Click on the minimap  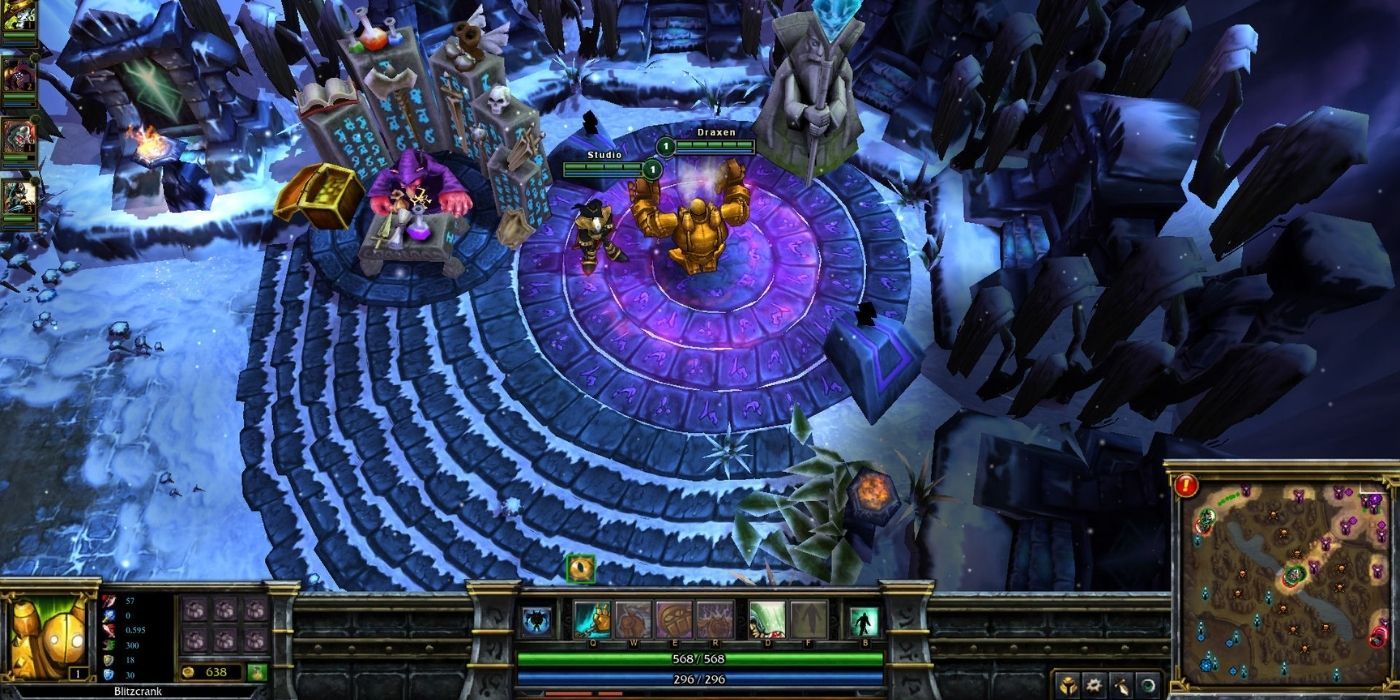pyautogui.click(x=1283, y=579)
